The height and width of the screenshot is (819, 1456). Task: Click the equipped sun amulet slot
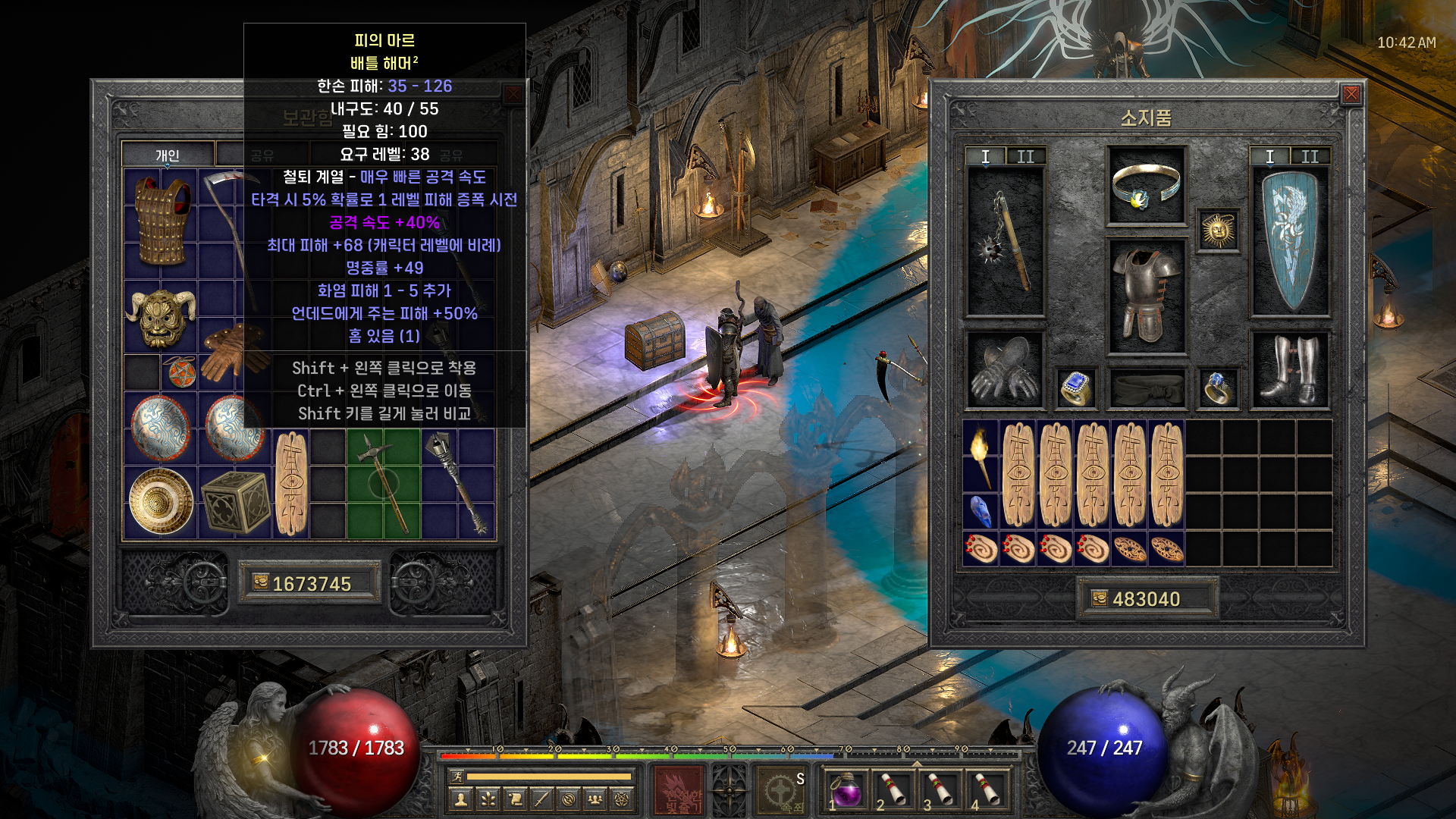pos(1218,231)
